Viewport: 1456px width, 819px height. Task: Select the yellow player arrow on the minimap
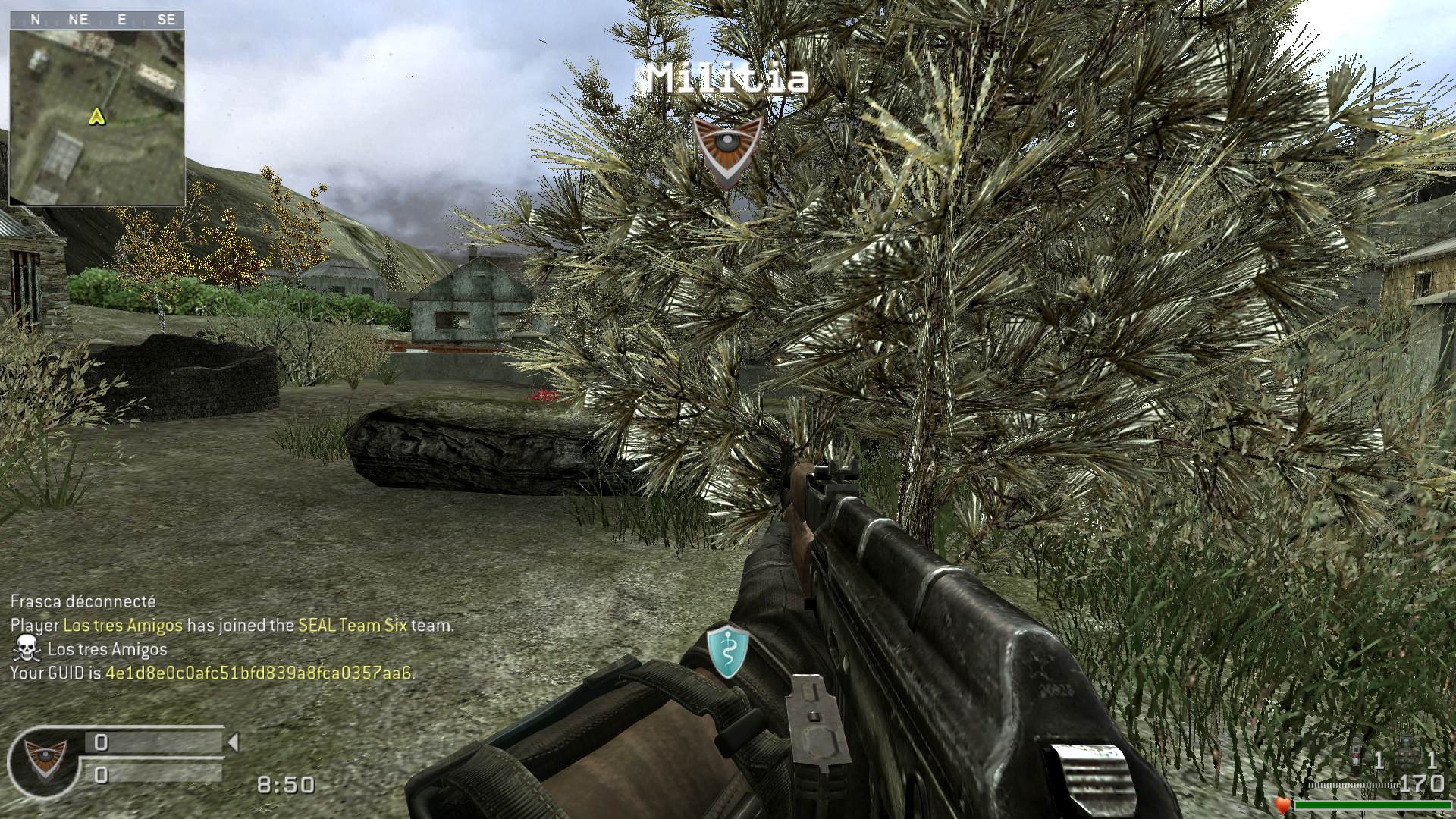96,116
